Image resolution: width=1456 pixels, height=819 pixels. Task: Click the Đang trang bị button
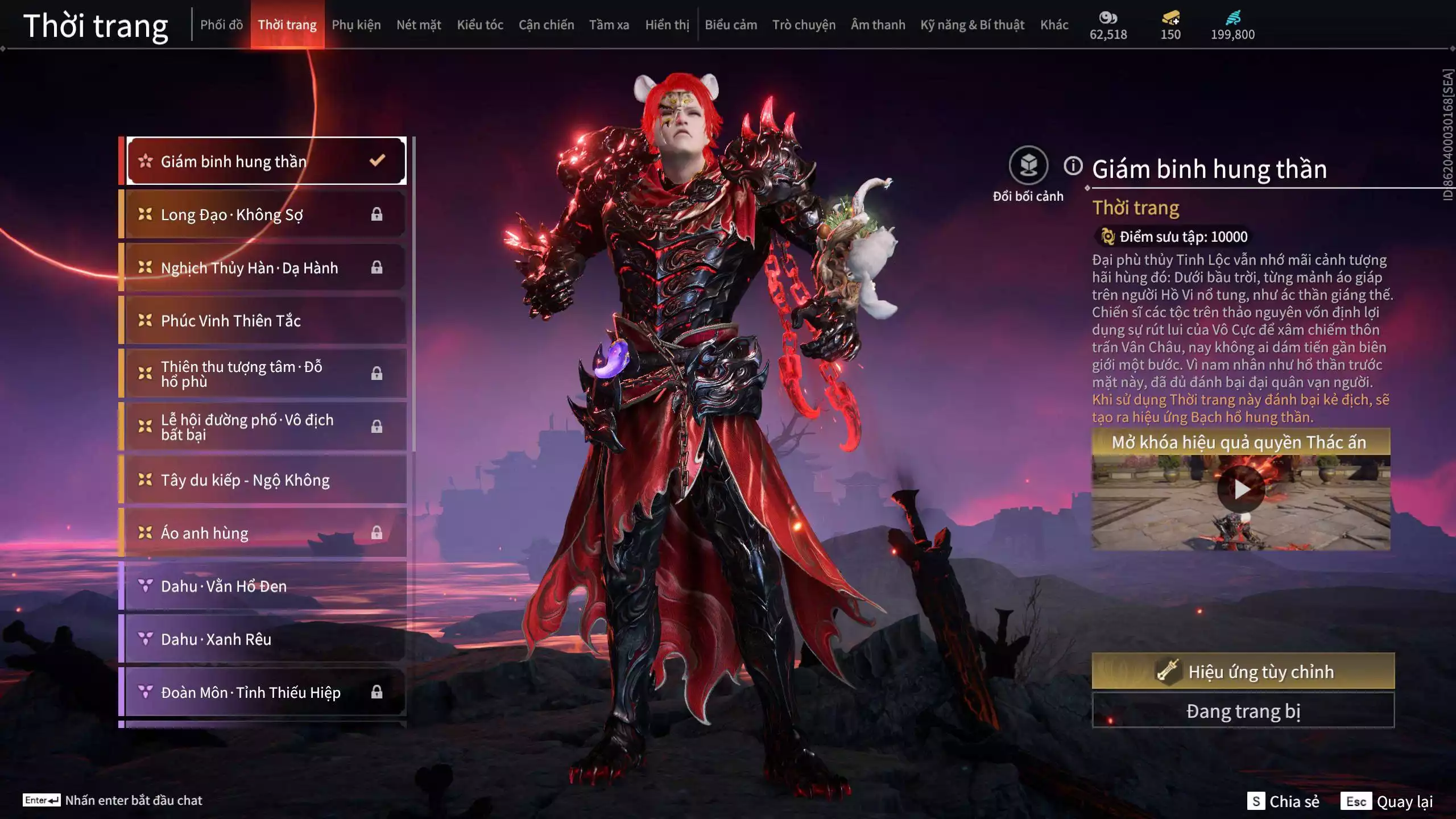(1243, 711)
